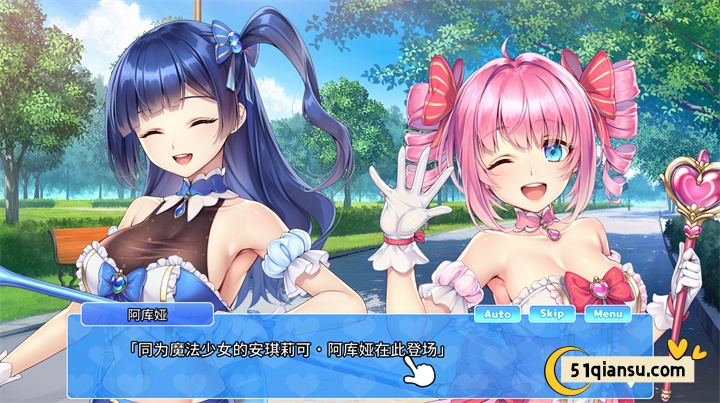Open the Menu button
720x403 pixels.
pos(607,314)
